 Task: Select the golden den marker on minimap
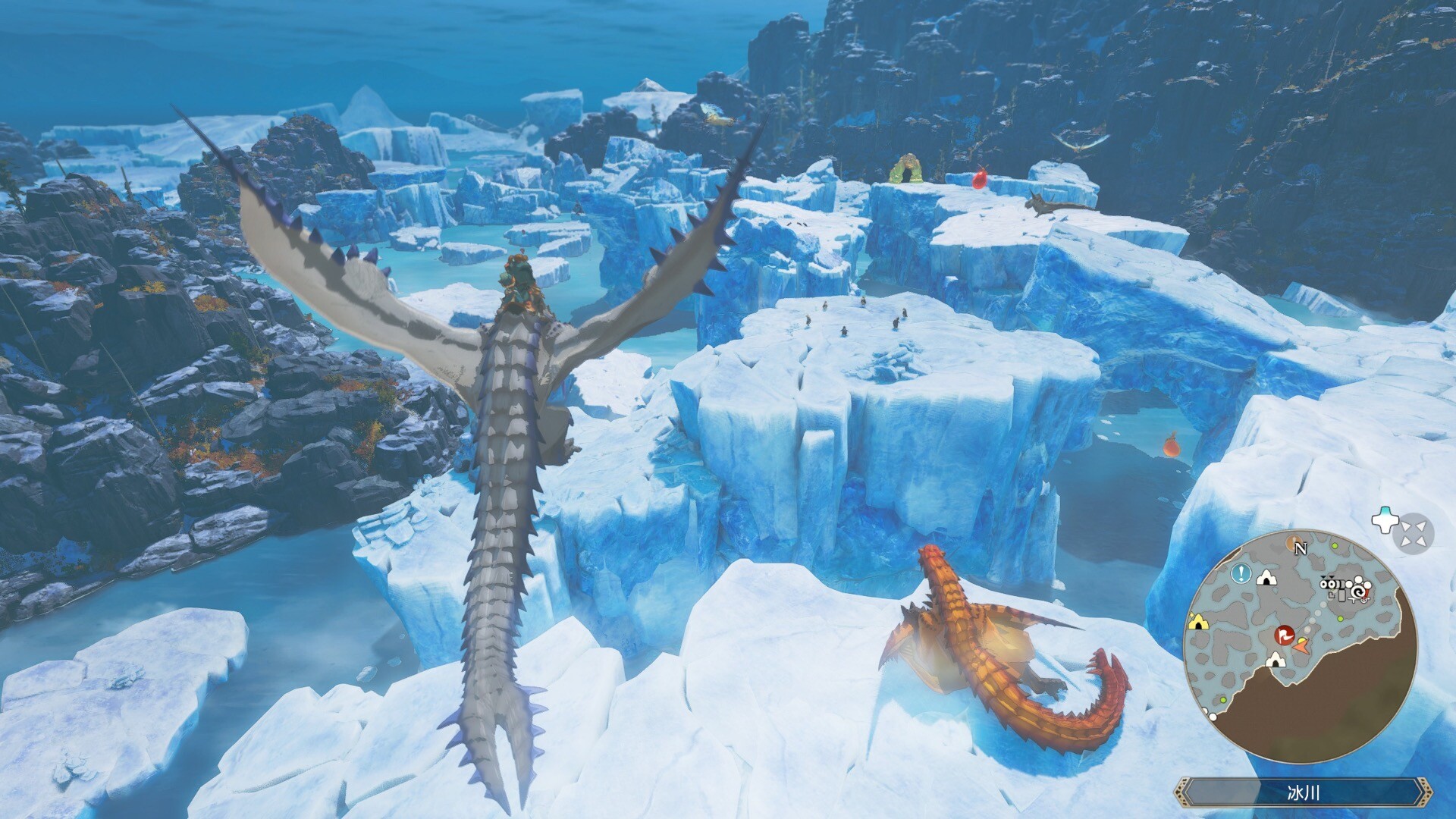tap(1198, 621)
